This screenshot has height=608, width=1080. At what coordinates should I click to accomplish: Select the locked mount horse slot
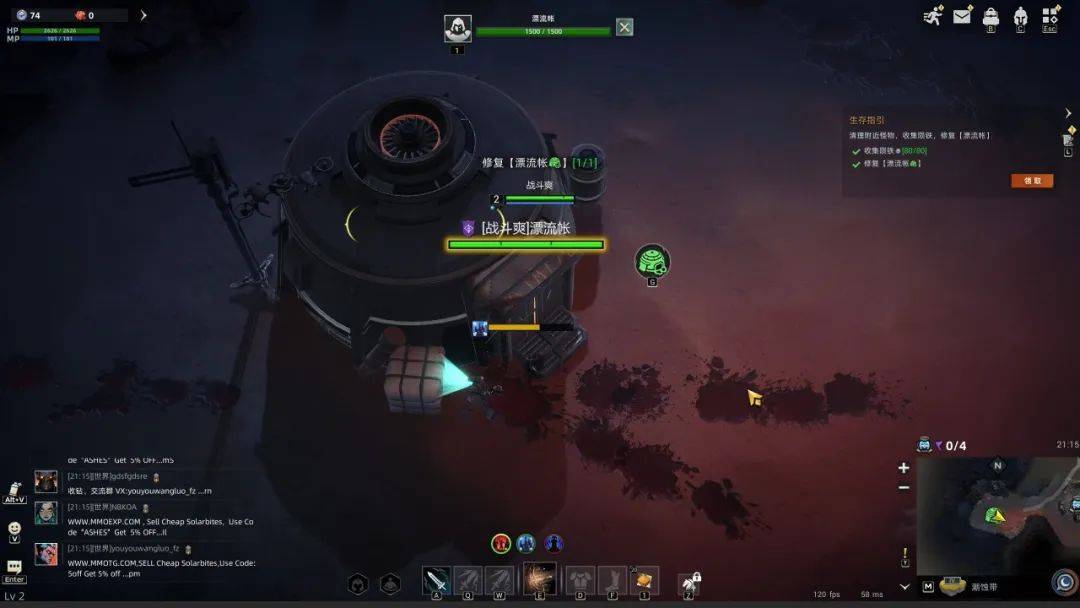click(688, 582)
